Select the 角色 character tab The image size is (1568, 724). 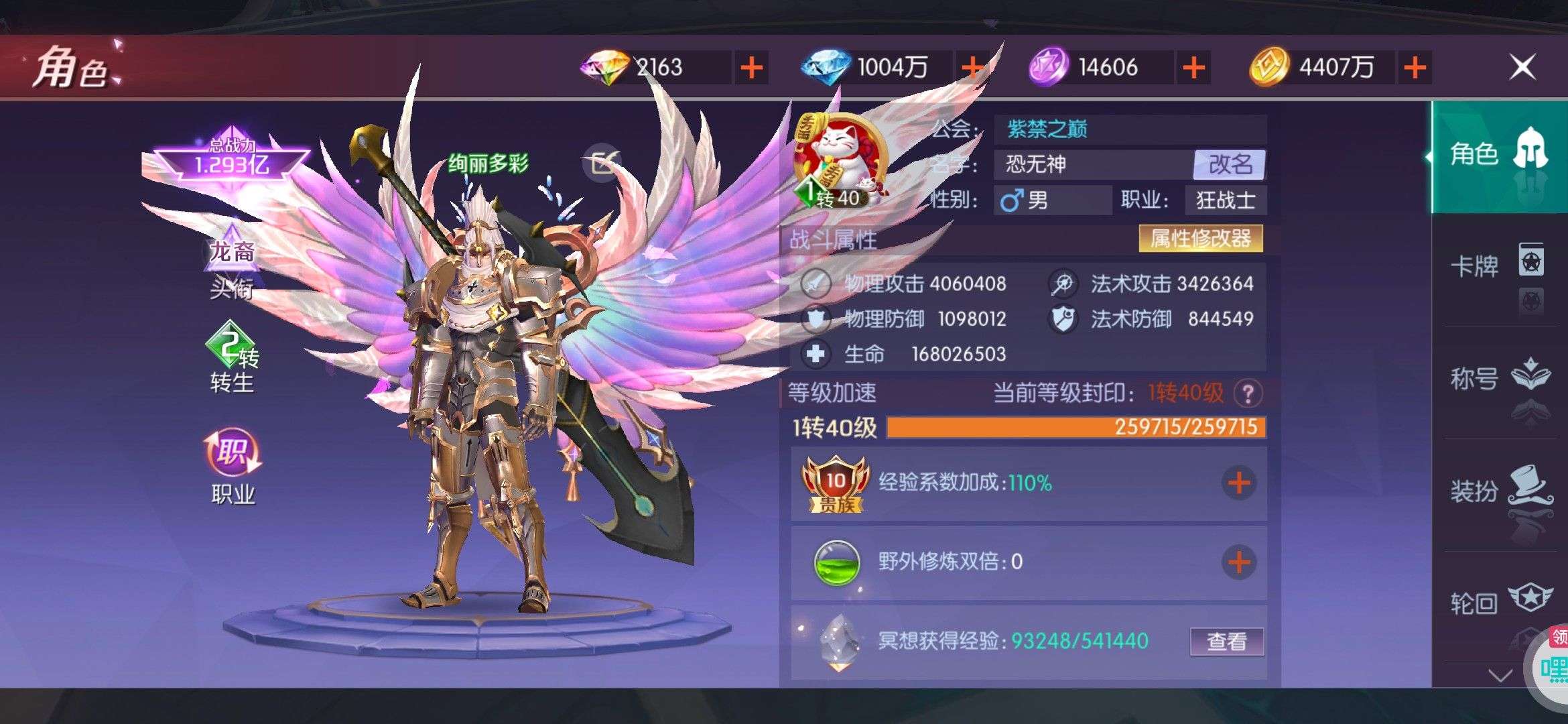(x=1498, y=155)
